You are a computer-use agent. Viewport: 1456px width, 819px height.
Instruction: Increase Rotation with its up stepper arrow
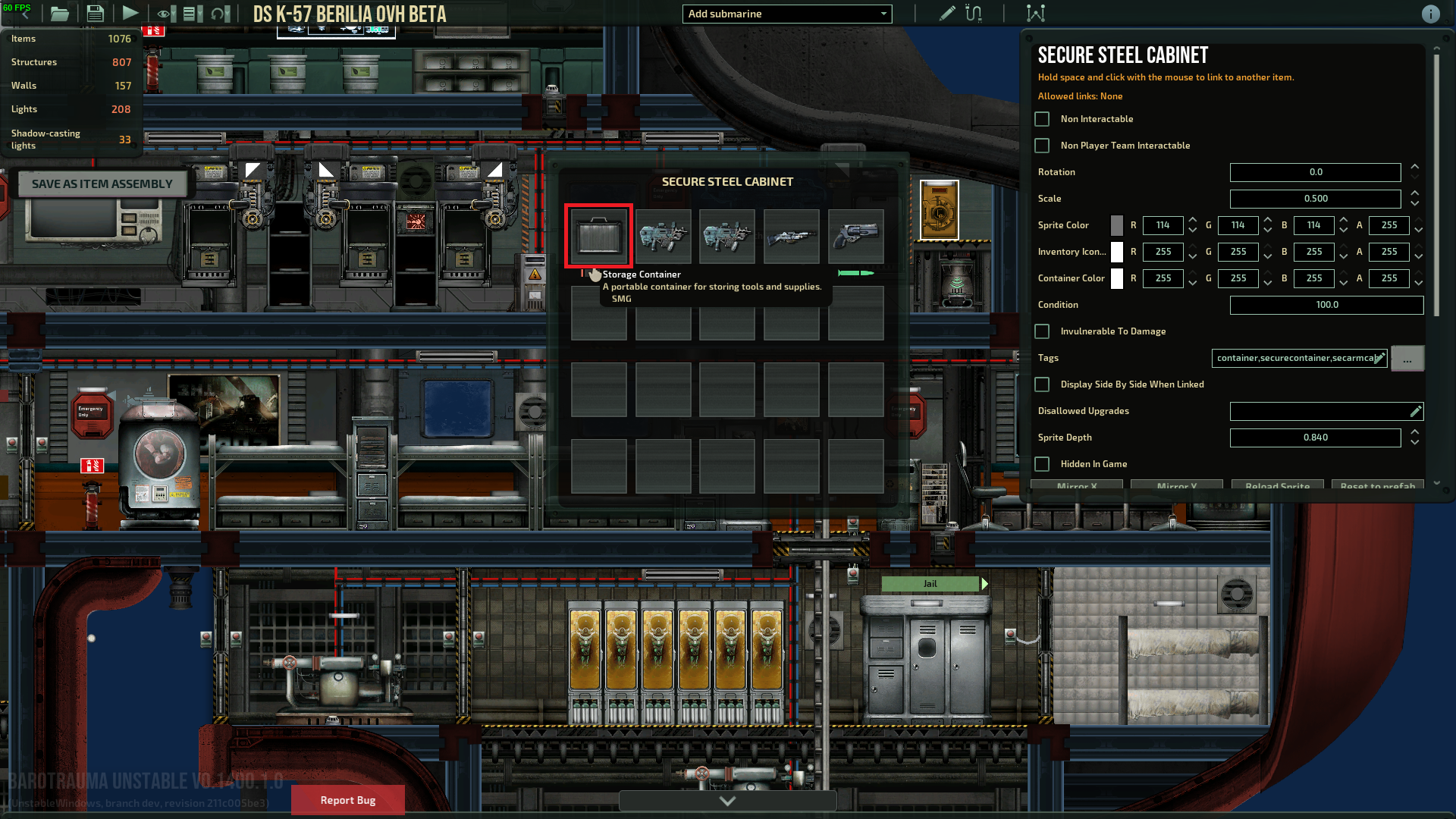click(x=1414, y=168)
